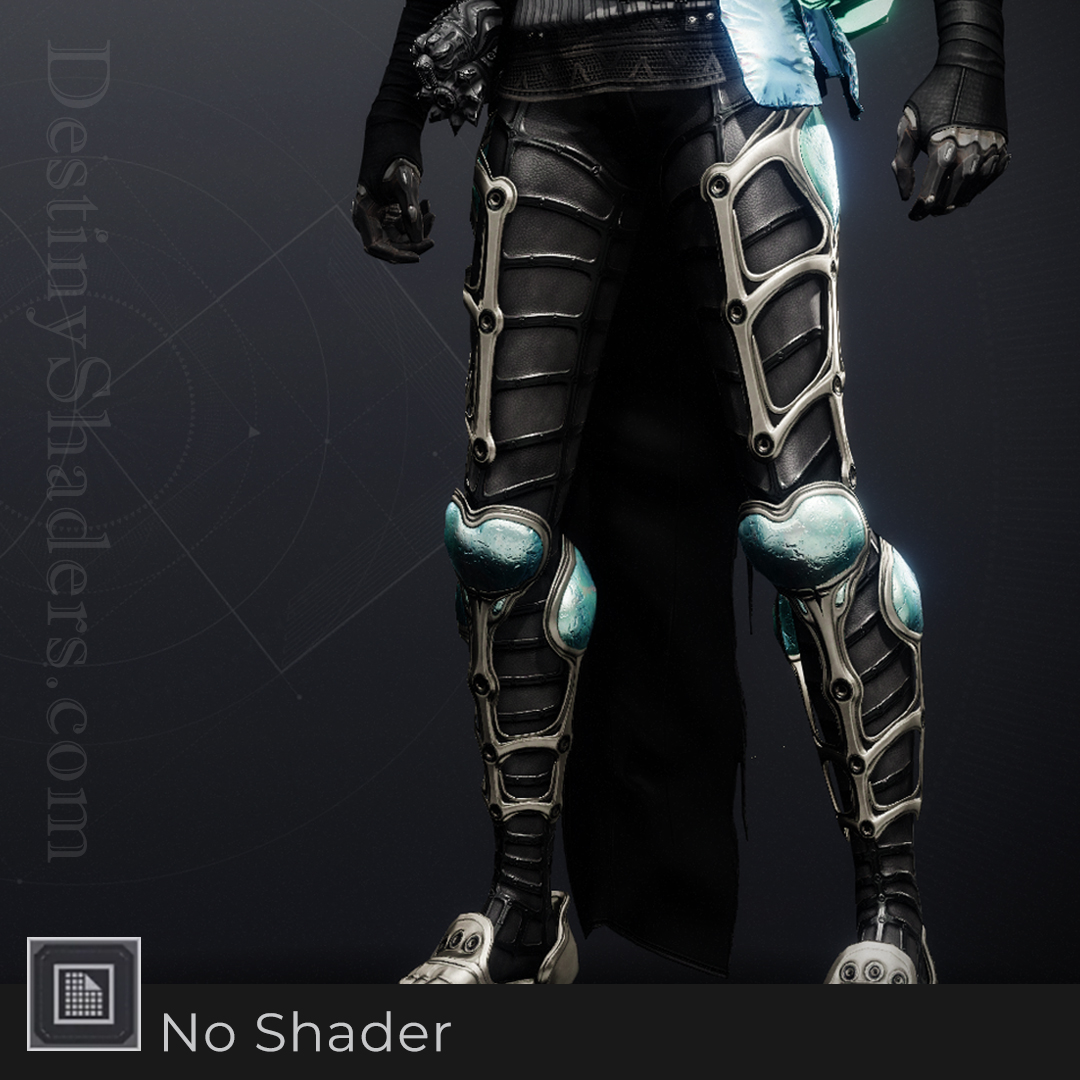Select the No Shader icon
The image size is (1080, 1080).
(x=84, y=994)
